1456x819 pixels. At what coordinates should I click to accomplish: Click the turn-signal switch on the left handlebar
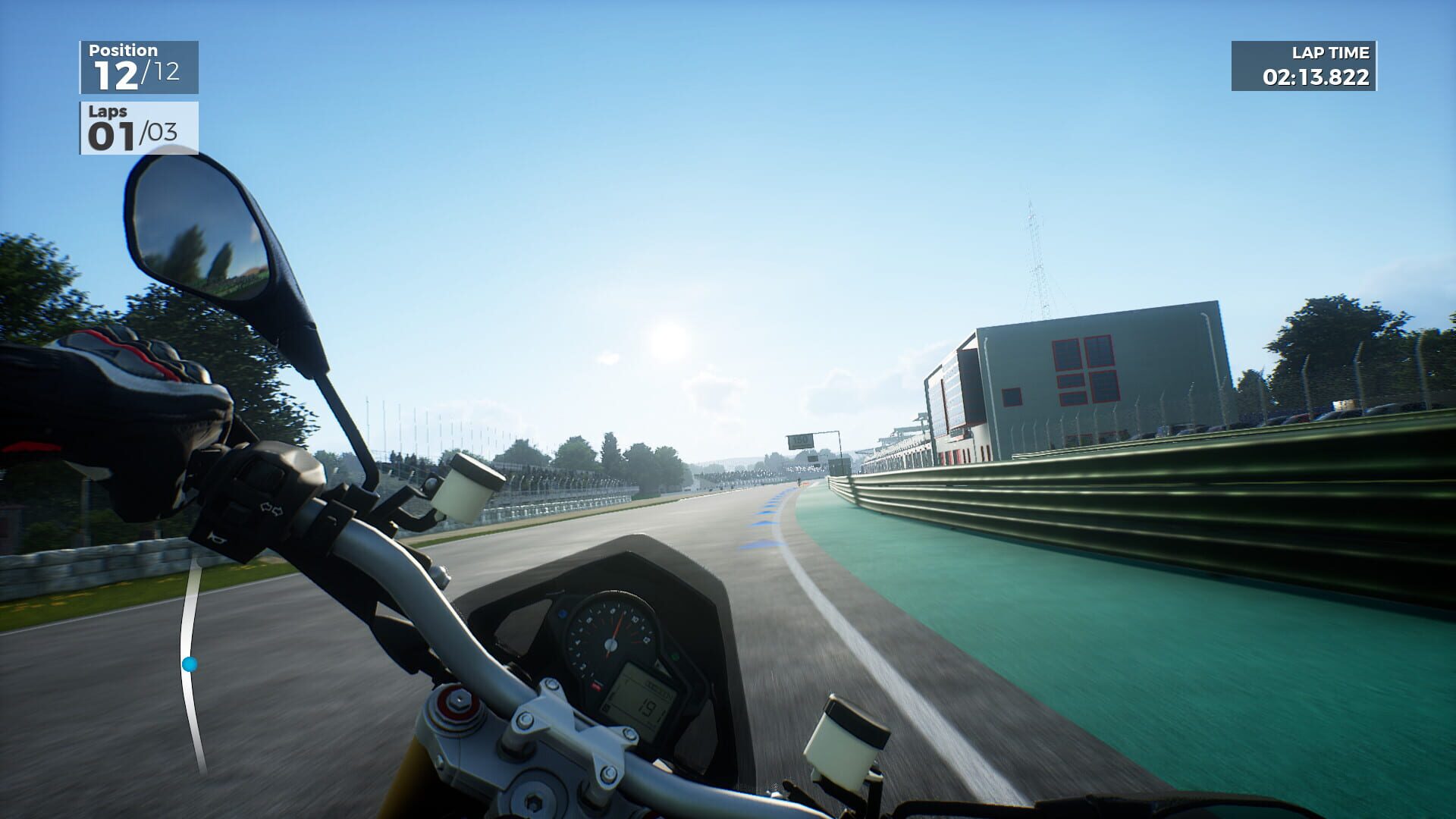click(x=271, y=508)
